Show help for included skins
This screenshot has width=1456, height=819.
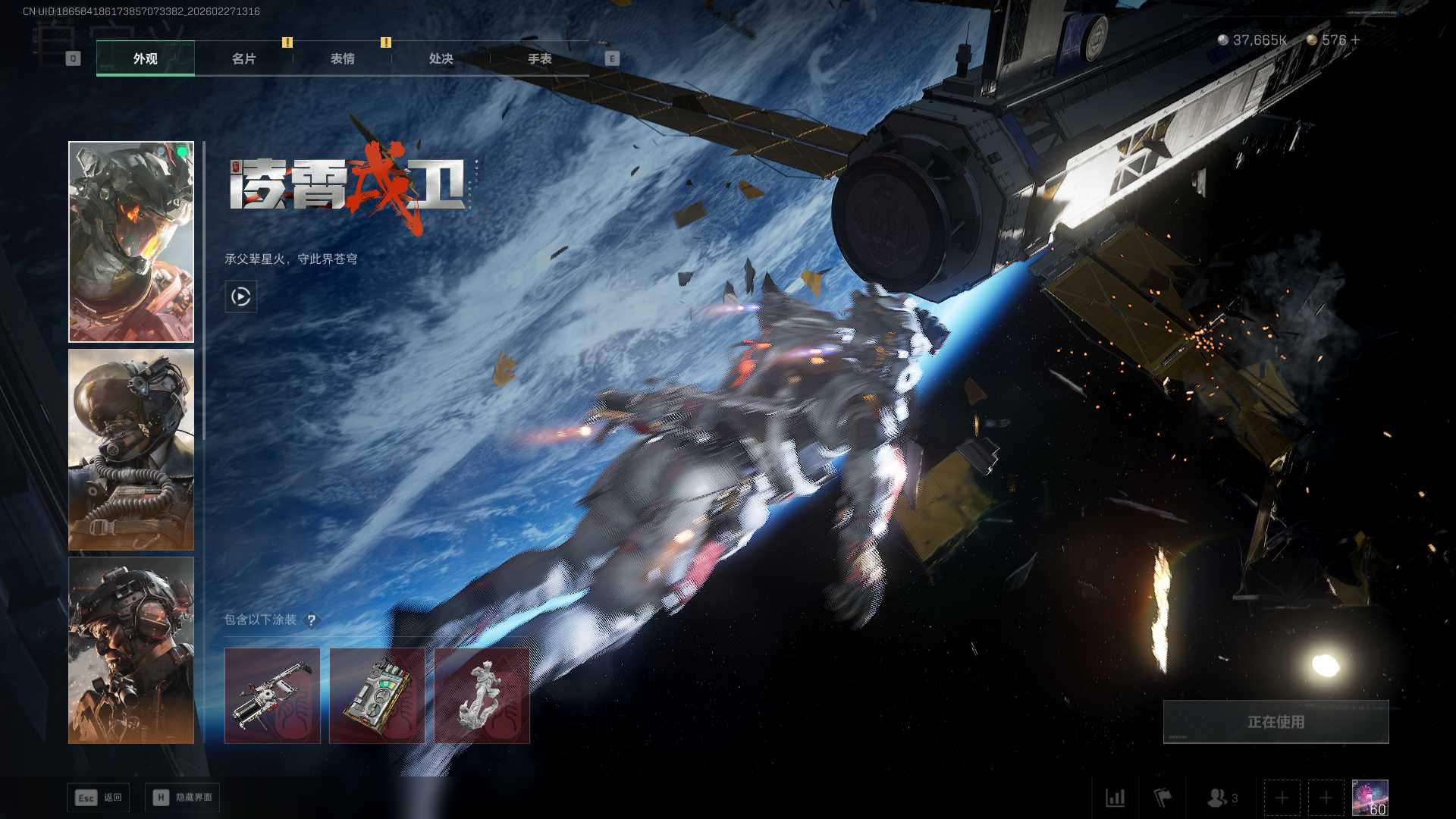[311, 620]
